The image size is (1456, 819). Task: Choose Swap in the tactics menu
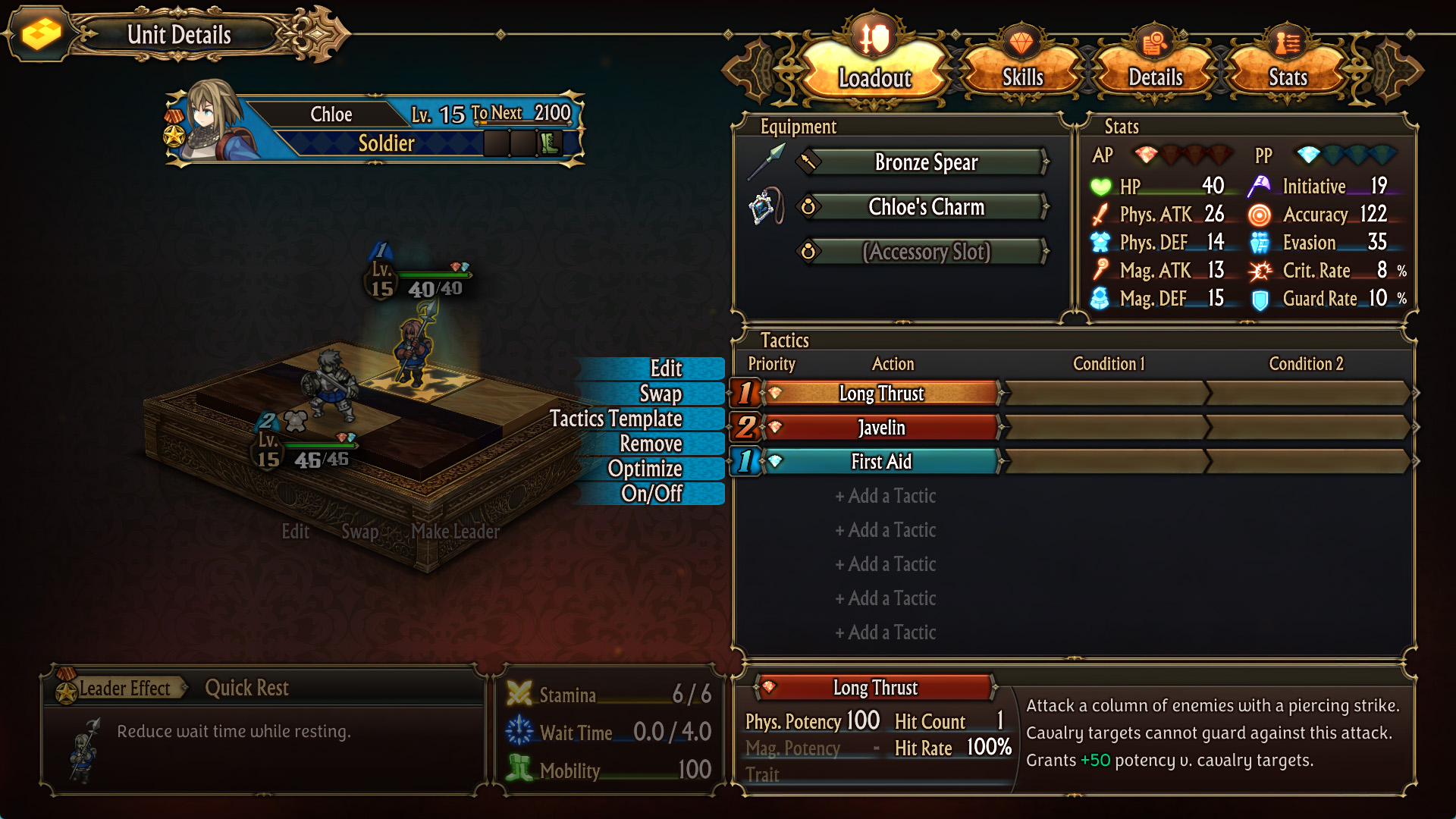661,394
